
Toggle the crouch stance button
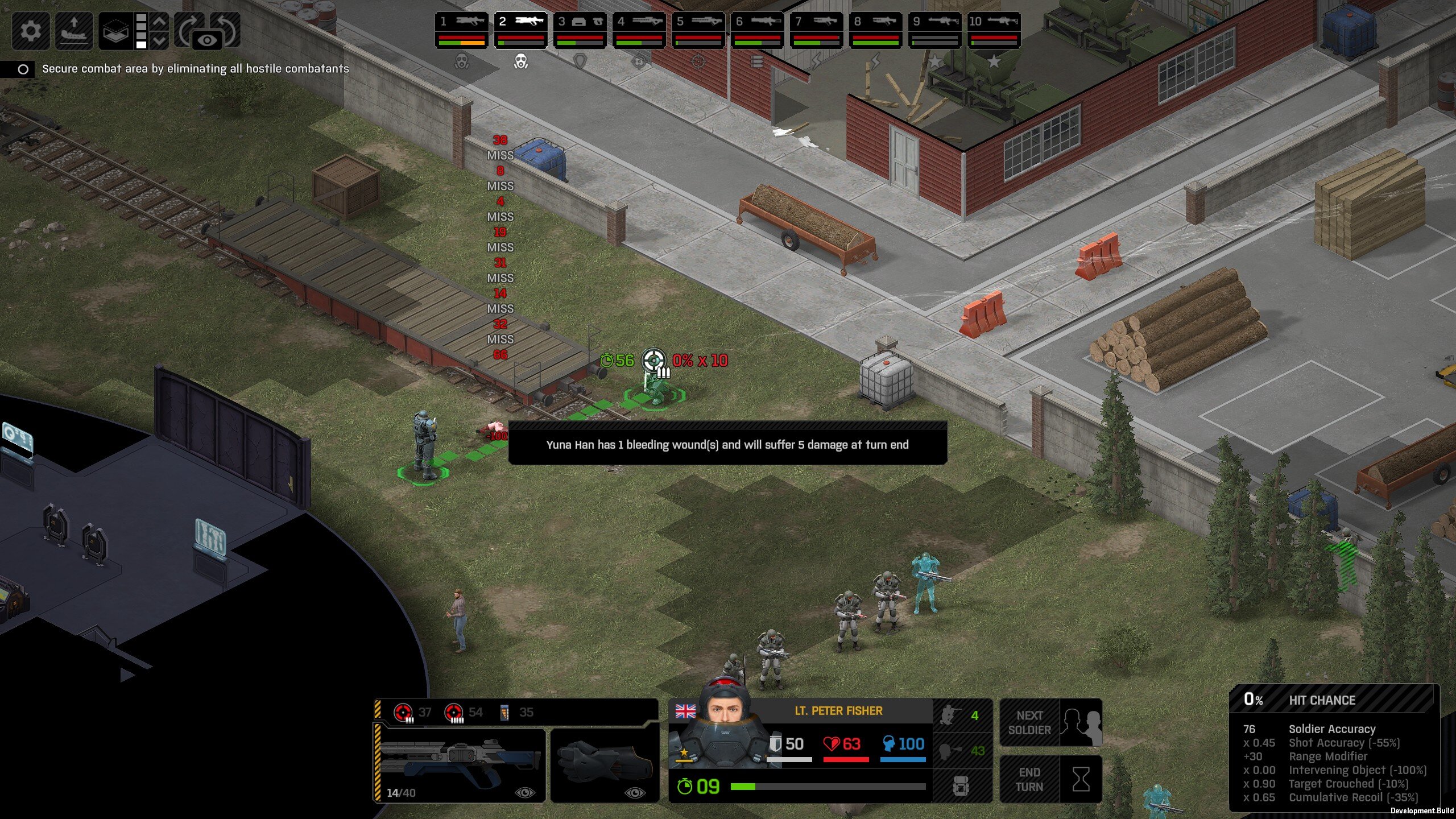[x=961, y=715]
